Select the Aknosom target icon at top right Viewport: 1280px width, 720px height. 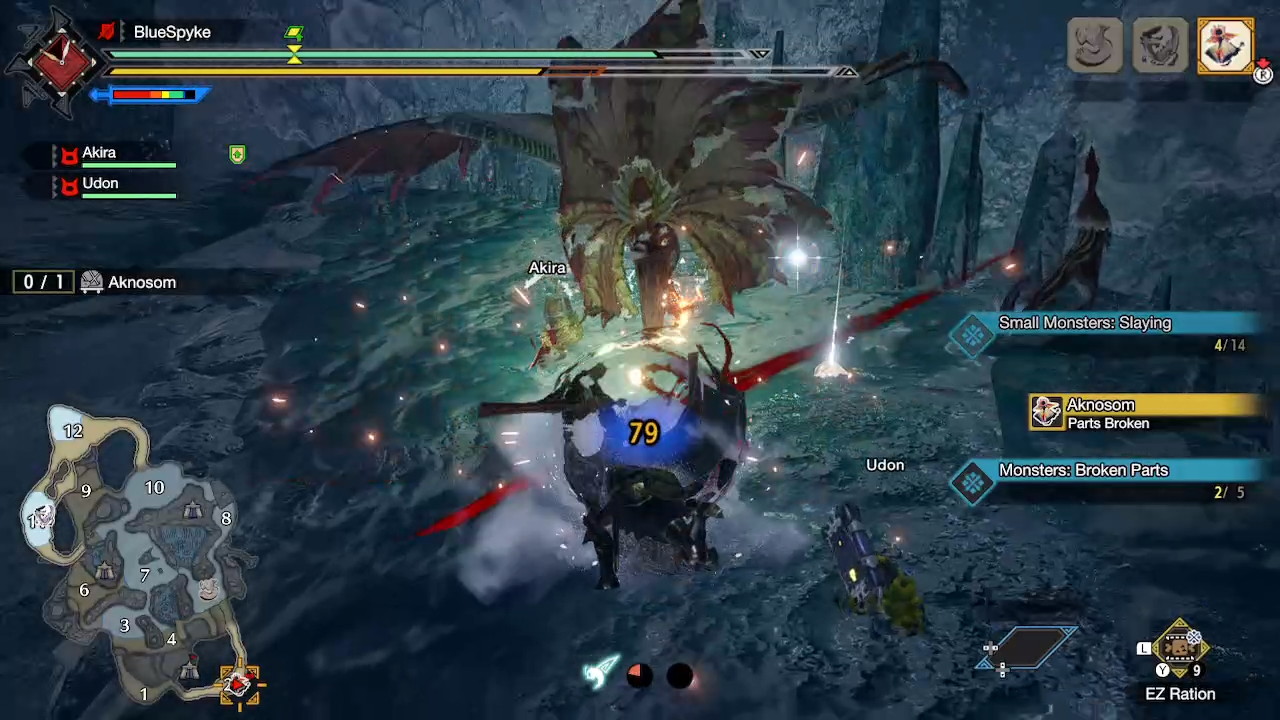pos(1225,45)
